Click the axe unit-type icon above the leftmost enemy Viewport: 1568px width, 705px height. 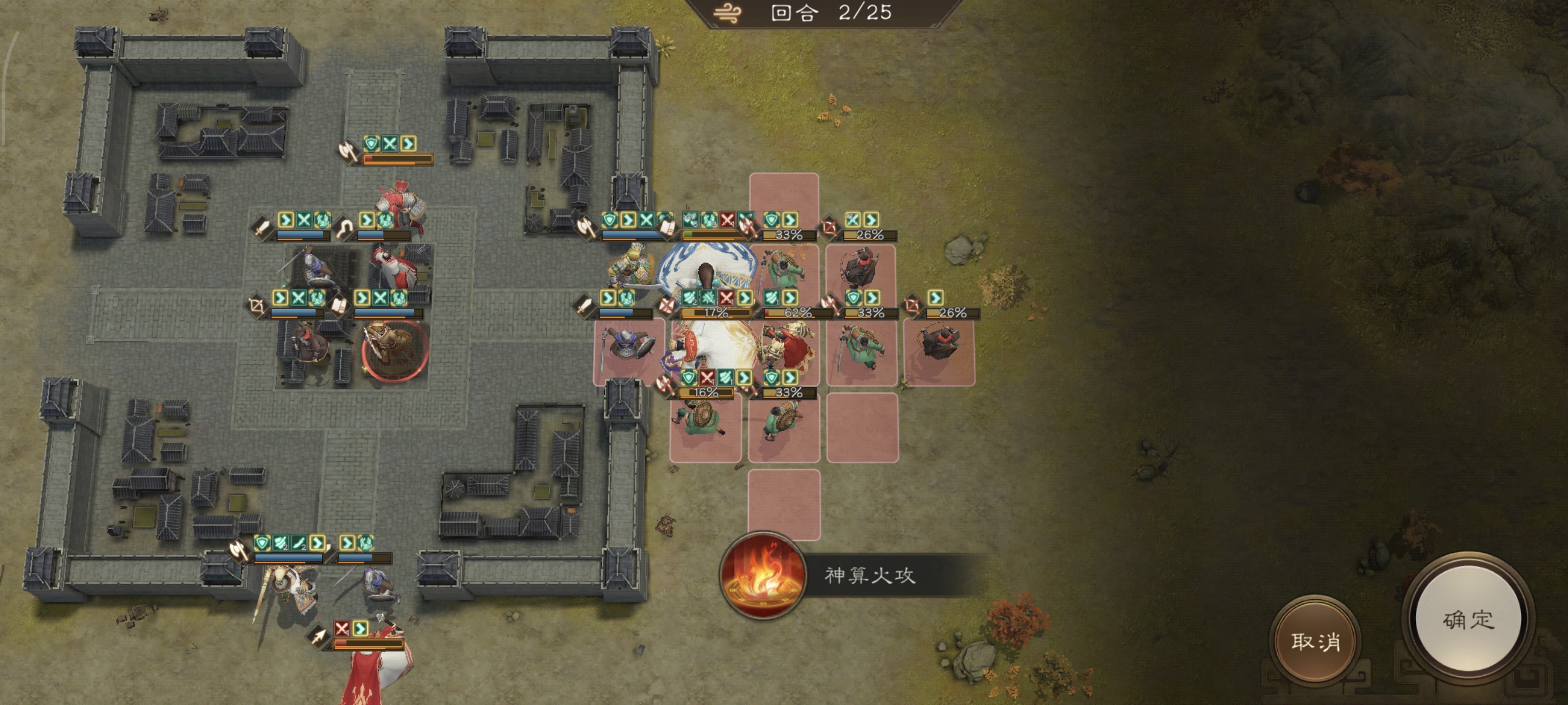point(587,226)
